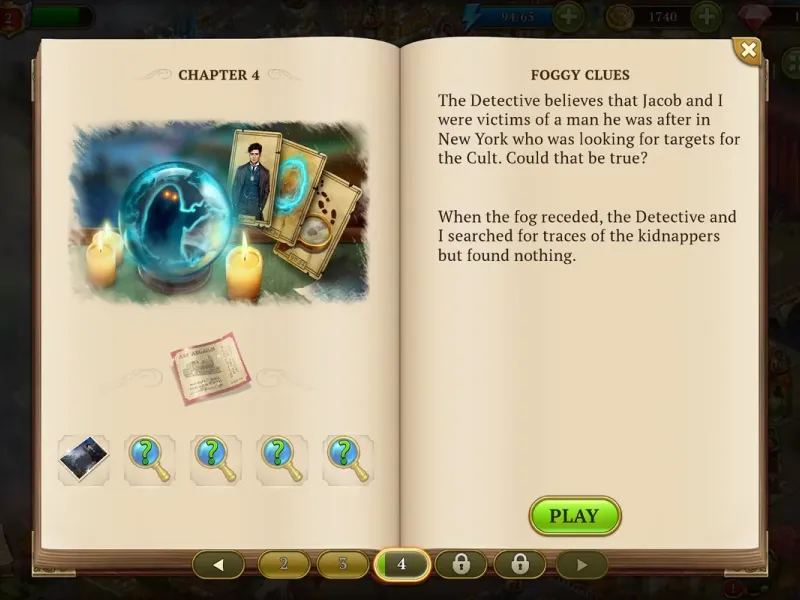Advance using the next page arrow
This screenshot has height=600, width=800.
581,564
